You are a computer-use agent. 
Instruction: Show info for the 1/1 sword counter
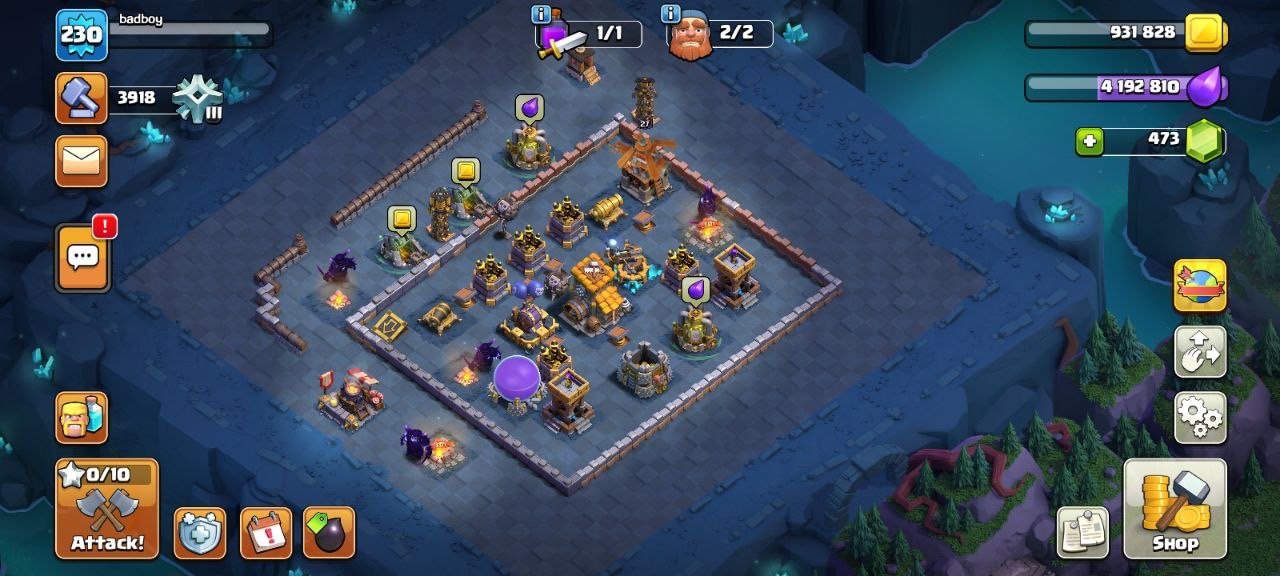541,14
